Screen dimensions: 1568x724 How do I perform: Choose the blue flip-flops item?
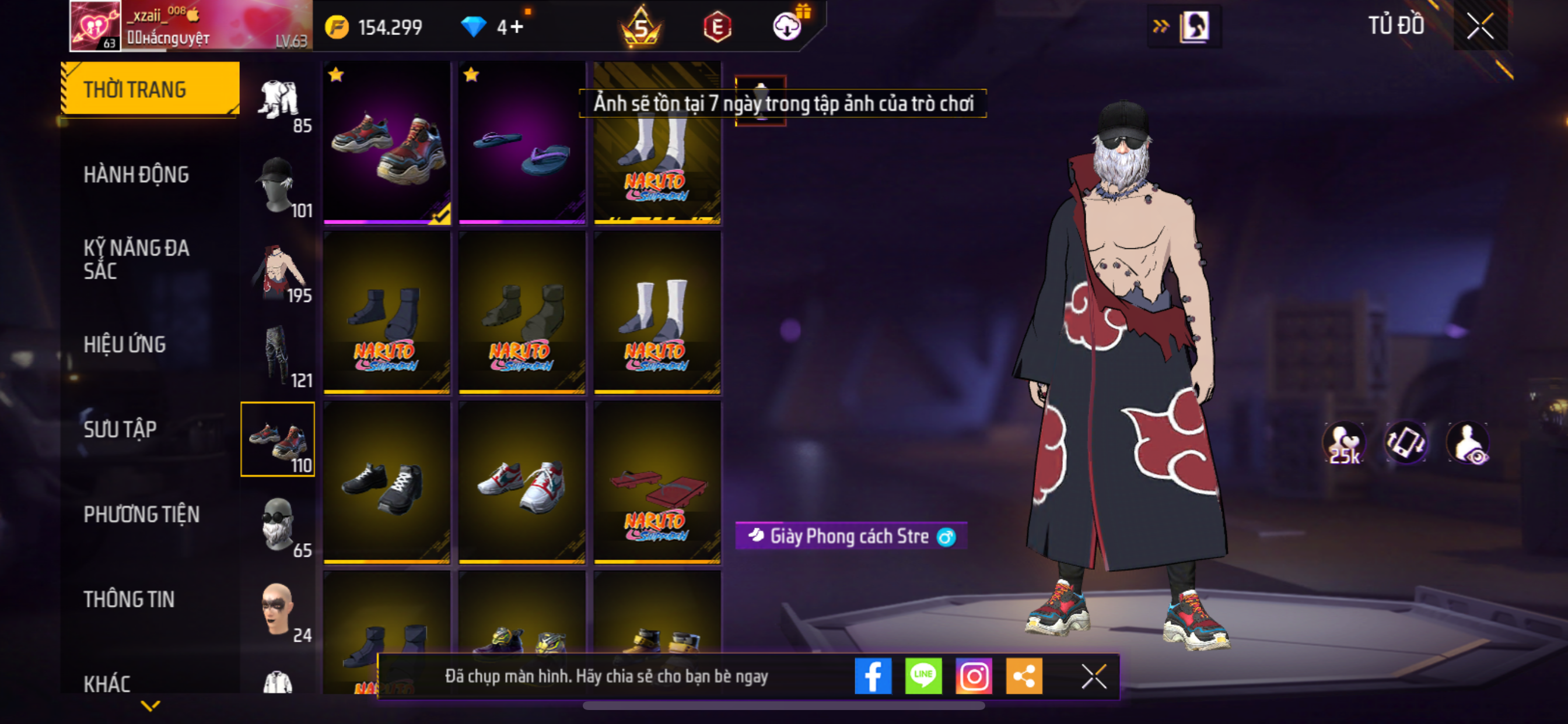point(521,143)
